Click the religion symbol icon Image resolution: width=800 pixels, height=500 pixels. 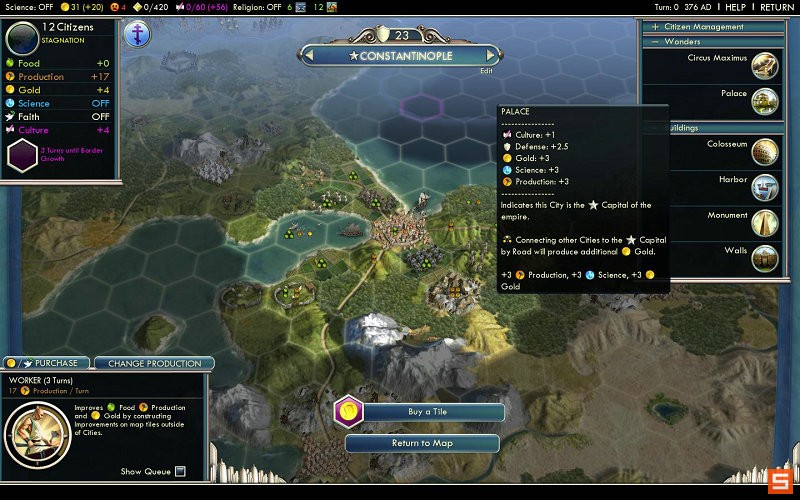coord(137,33)
